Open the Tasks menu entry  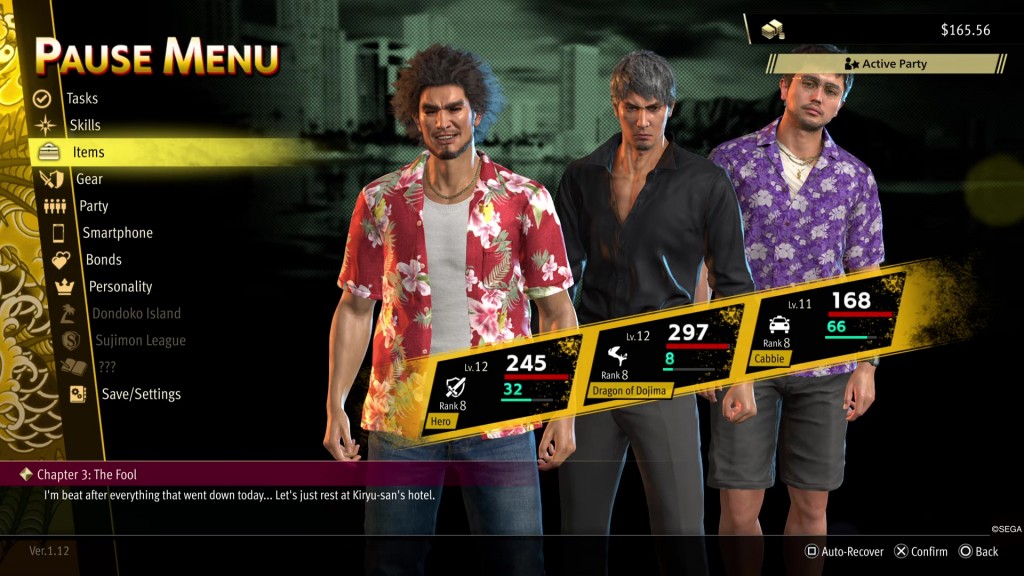(82, 99)
